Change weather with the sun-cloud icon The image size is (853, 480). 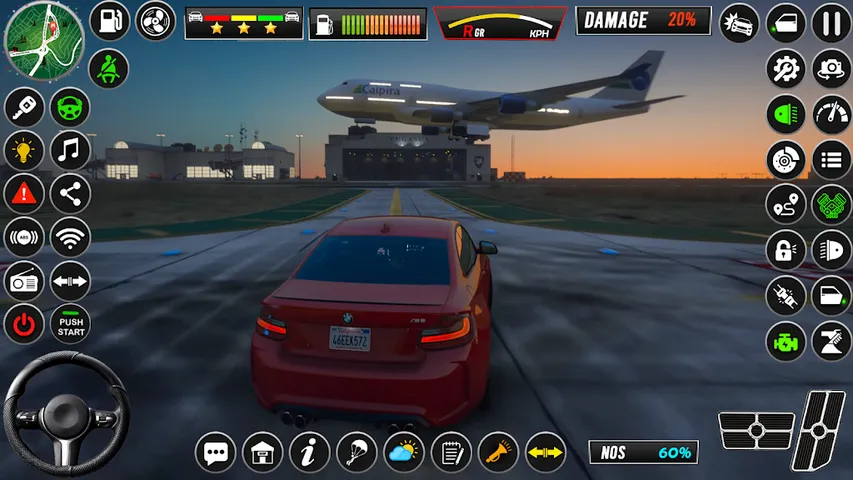404,452
